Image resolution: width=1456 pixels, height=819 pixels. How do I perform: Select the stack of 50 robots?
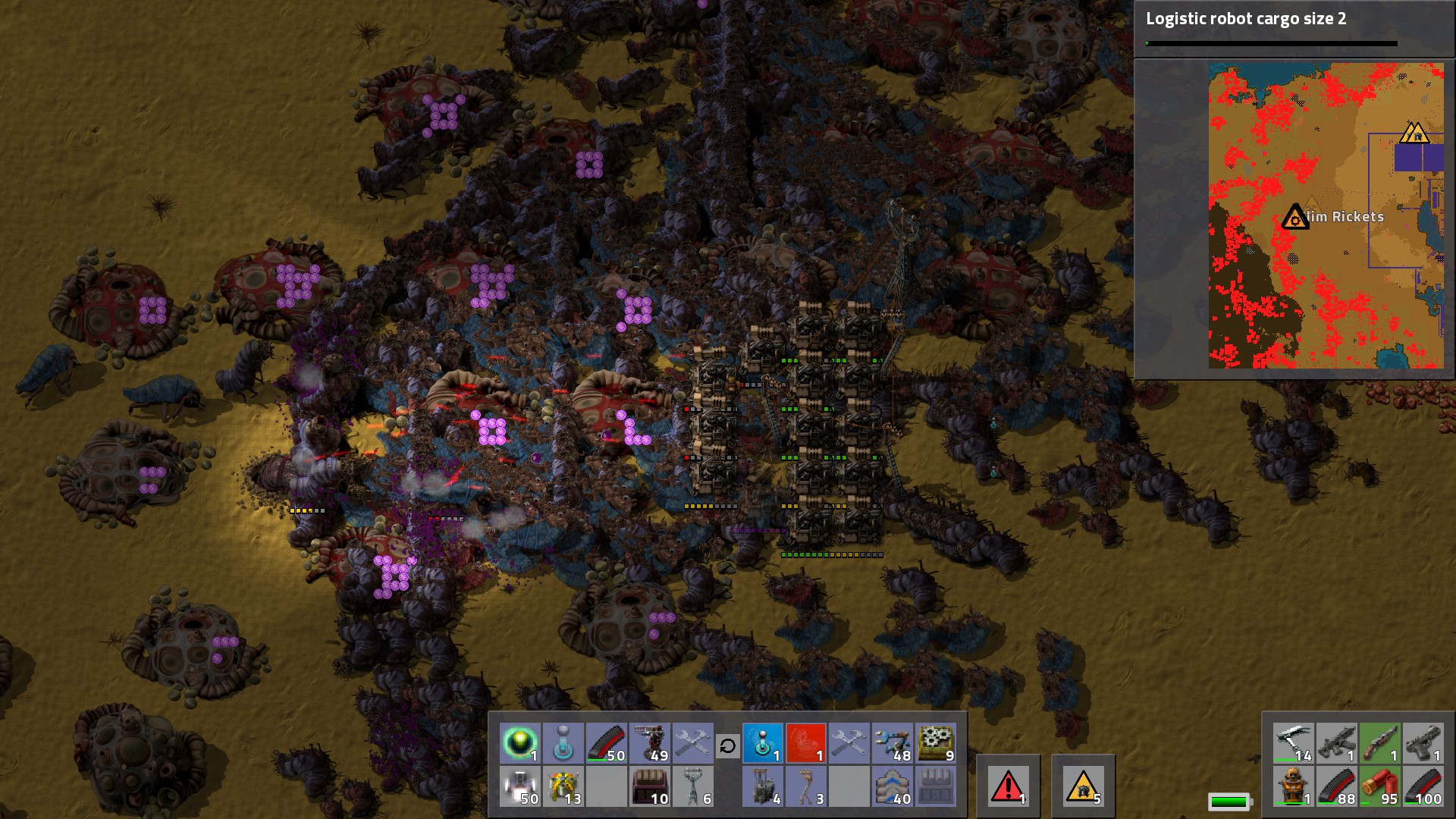pos(520,786)
